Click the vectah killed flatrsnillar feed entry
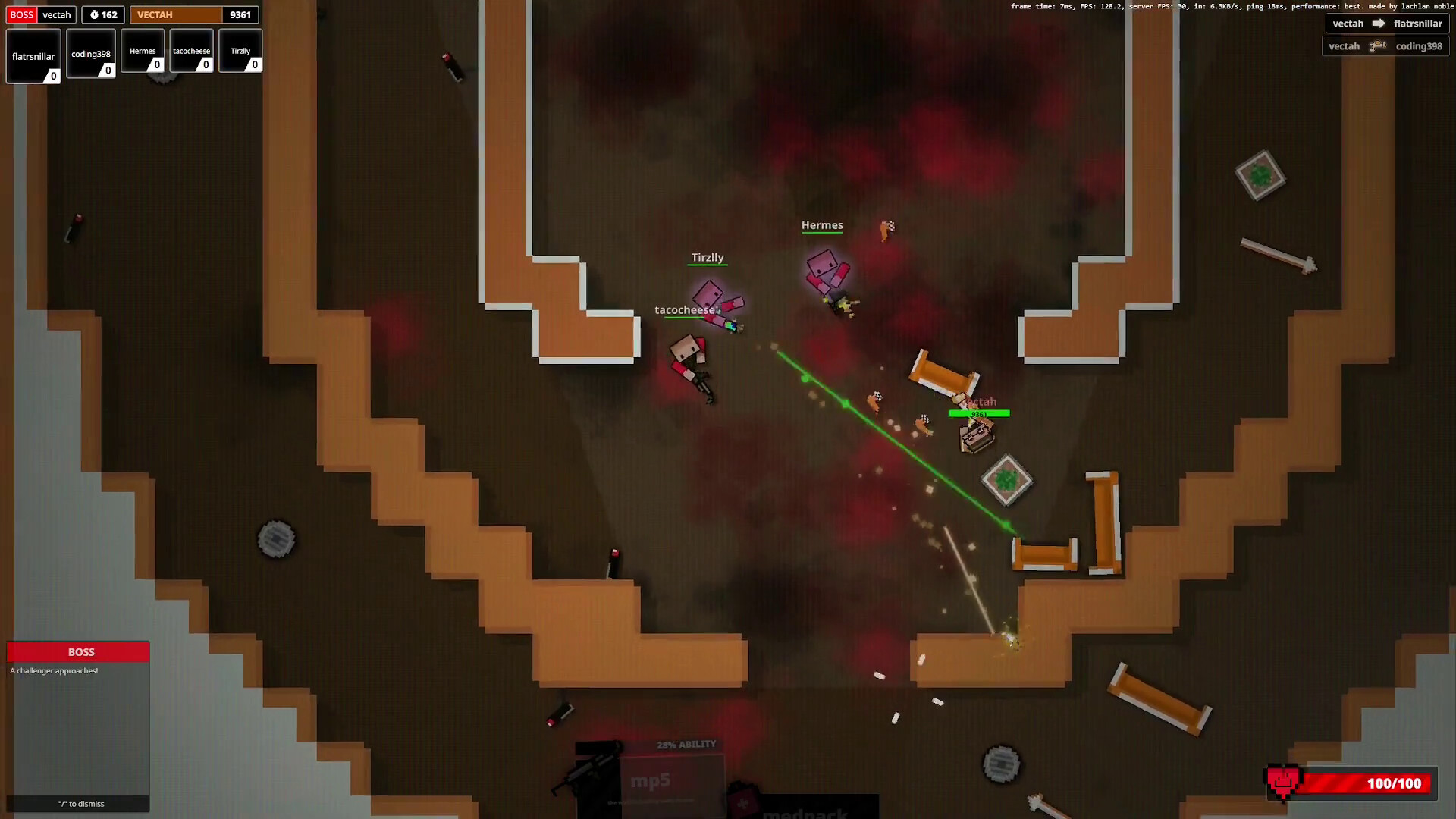 (x=1387, y=24)
